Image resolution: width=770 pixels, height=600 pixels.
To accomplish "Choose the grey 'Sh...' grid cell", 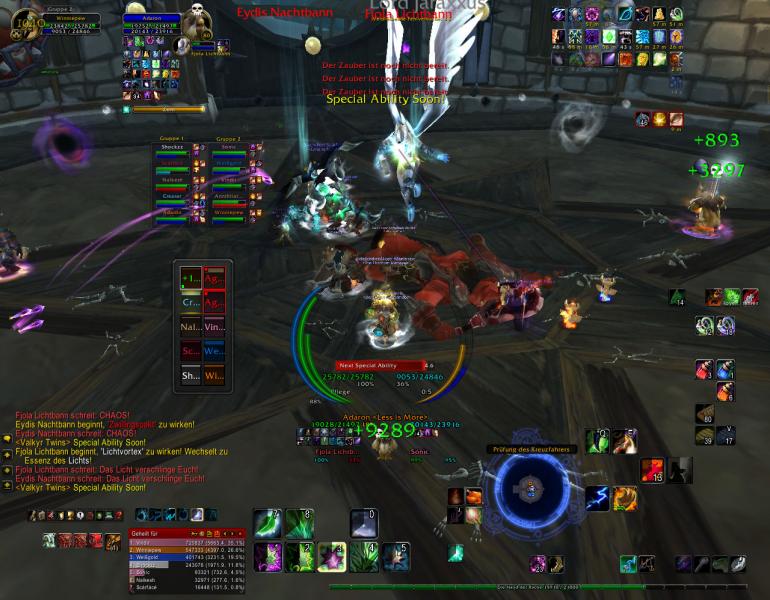I will (190, 376).
